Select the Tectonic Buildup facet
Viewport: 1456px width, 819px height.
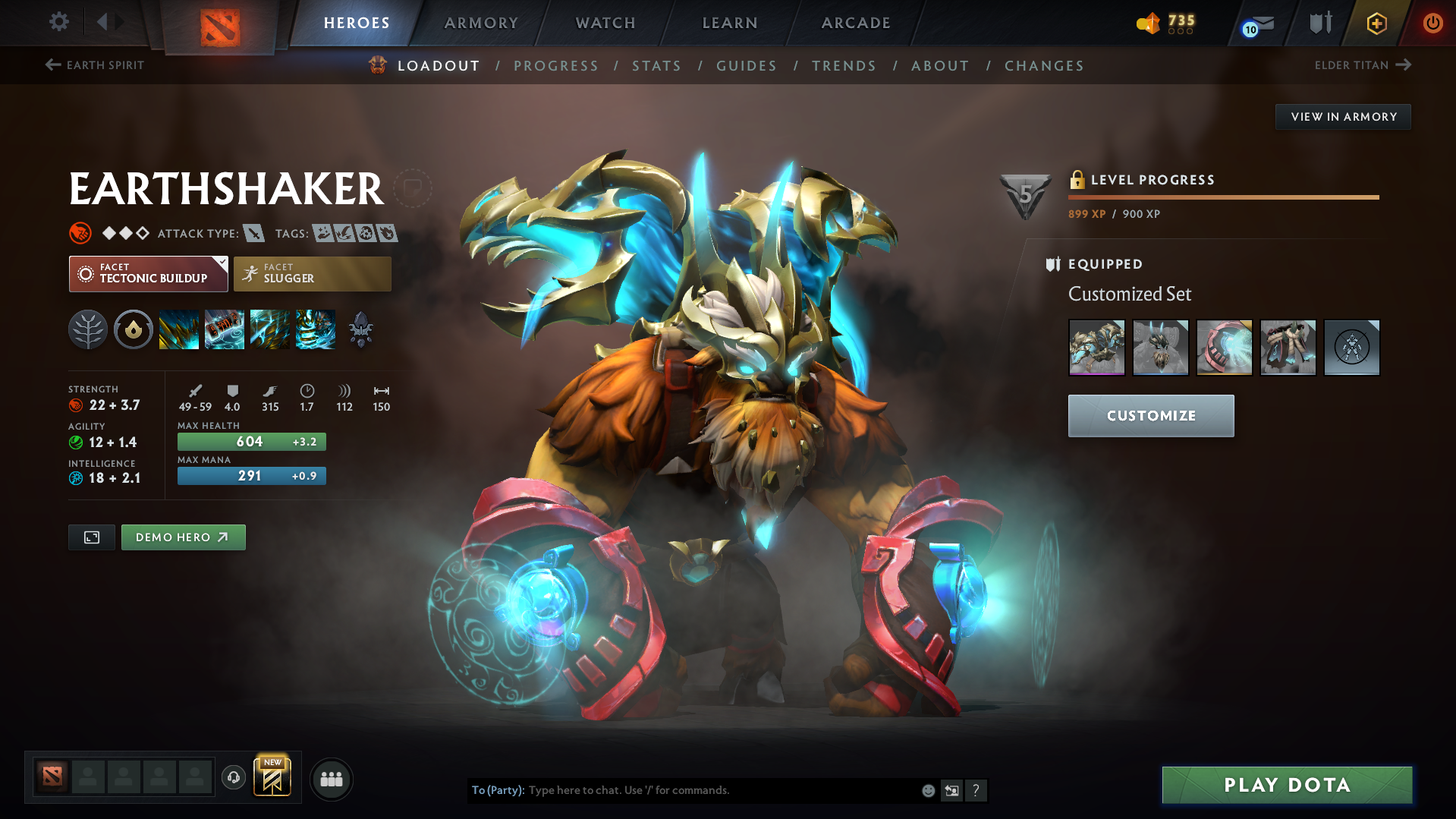click(148, 274)
